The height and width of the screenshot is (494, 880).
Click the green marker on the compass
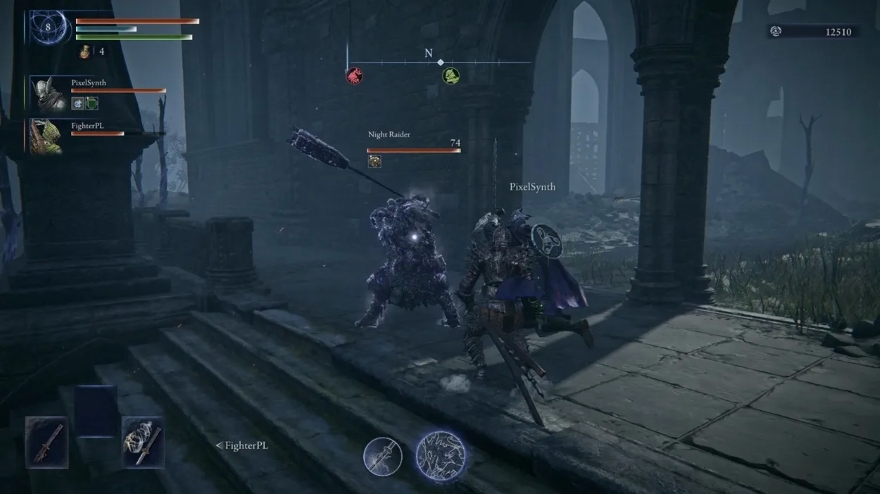(451, 75)
